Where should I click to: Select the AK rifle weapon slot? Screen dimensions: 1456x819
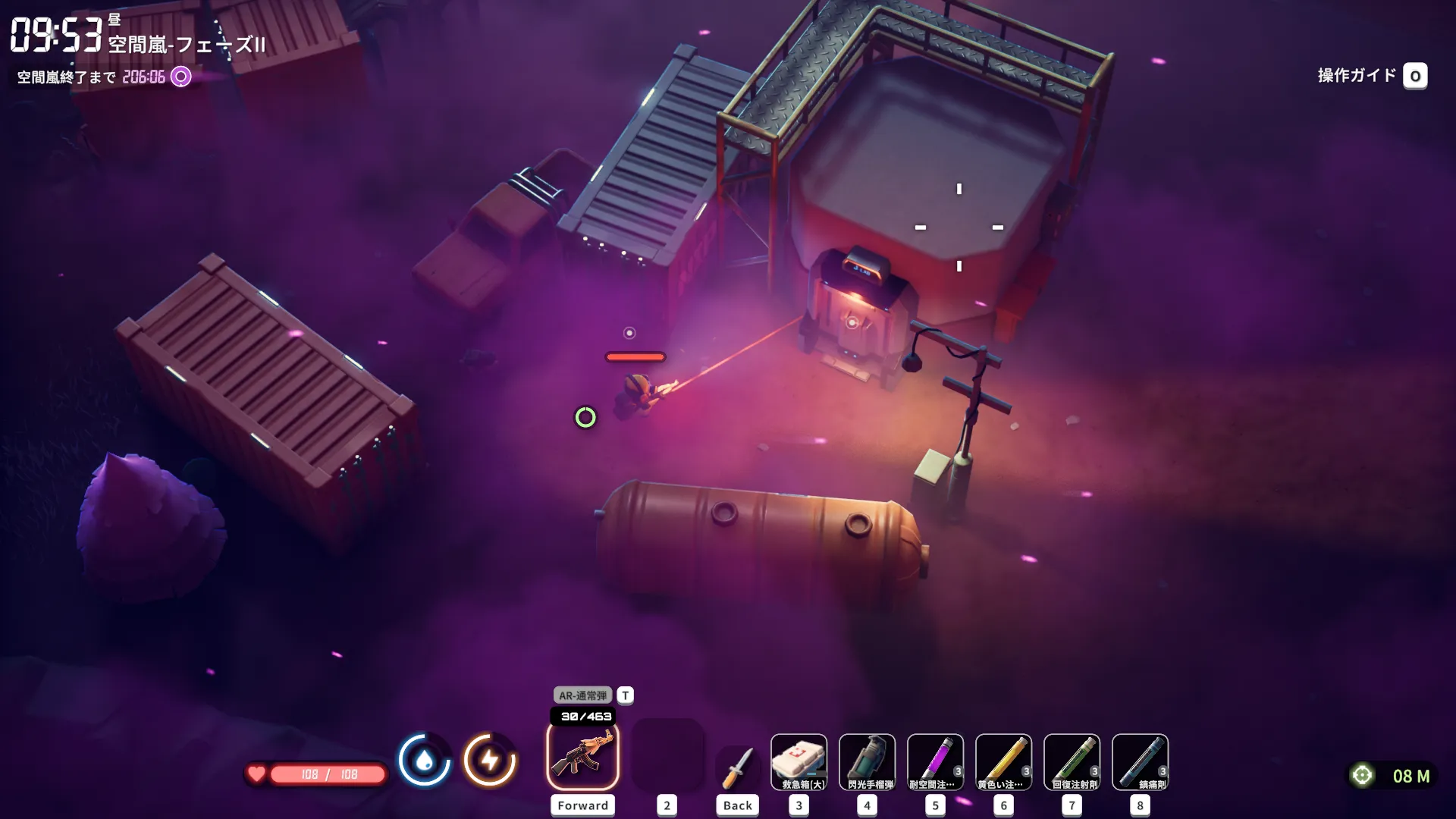(582, 757)
